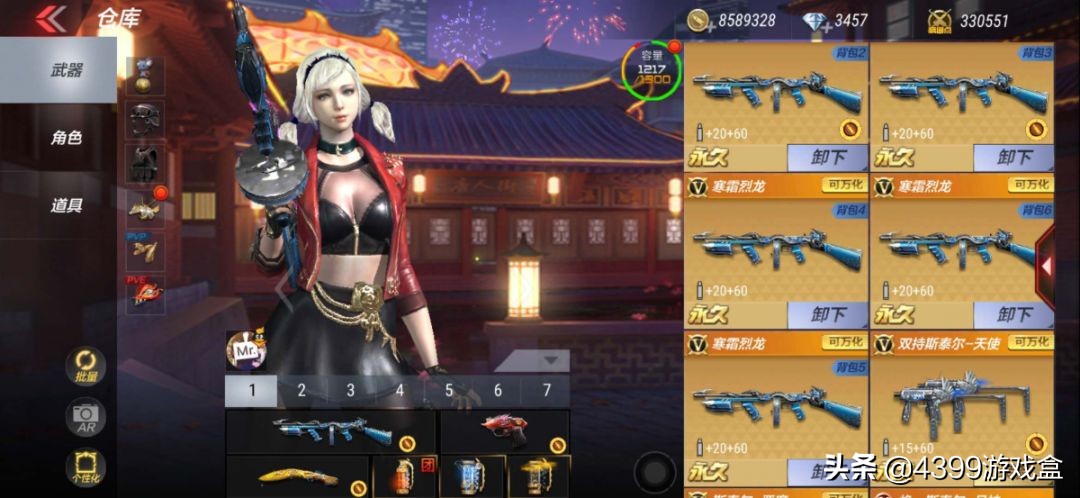Switch to loadout bag 2

coord(301,391)
